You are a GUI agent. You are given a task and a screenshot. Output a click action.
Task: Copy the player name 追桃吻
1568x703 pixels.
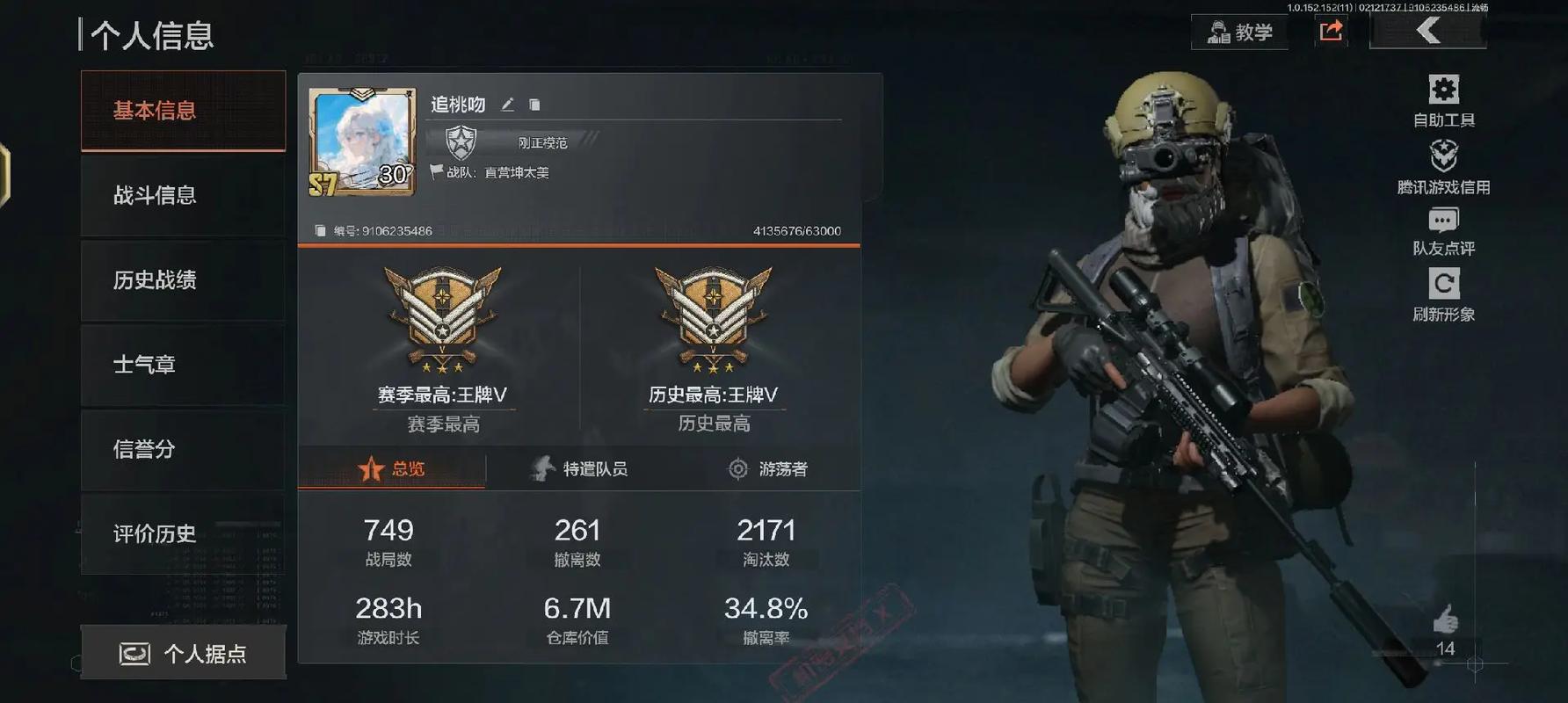coord(534,105)
